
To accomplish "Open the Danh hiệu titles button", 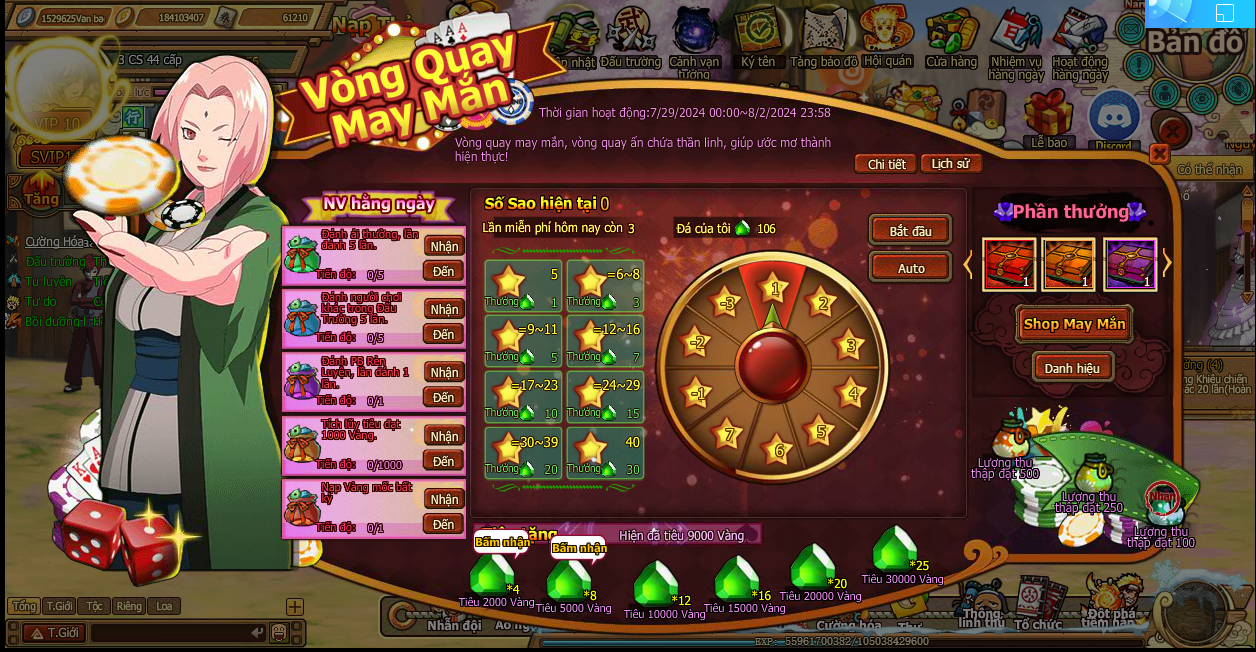I will tap(1072, 368).
